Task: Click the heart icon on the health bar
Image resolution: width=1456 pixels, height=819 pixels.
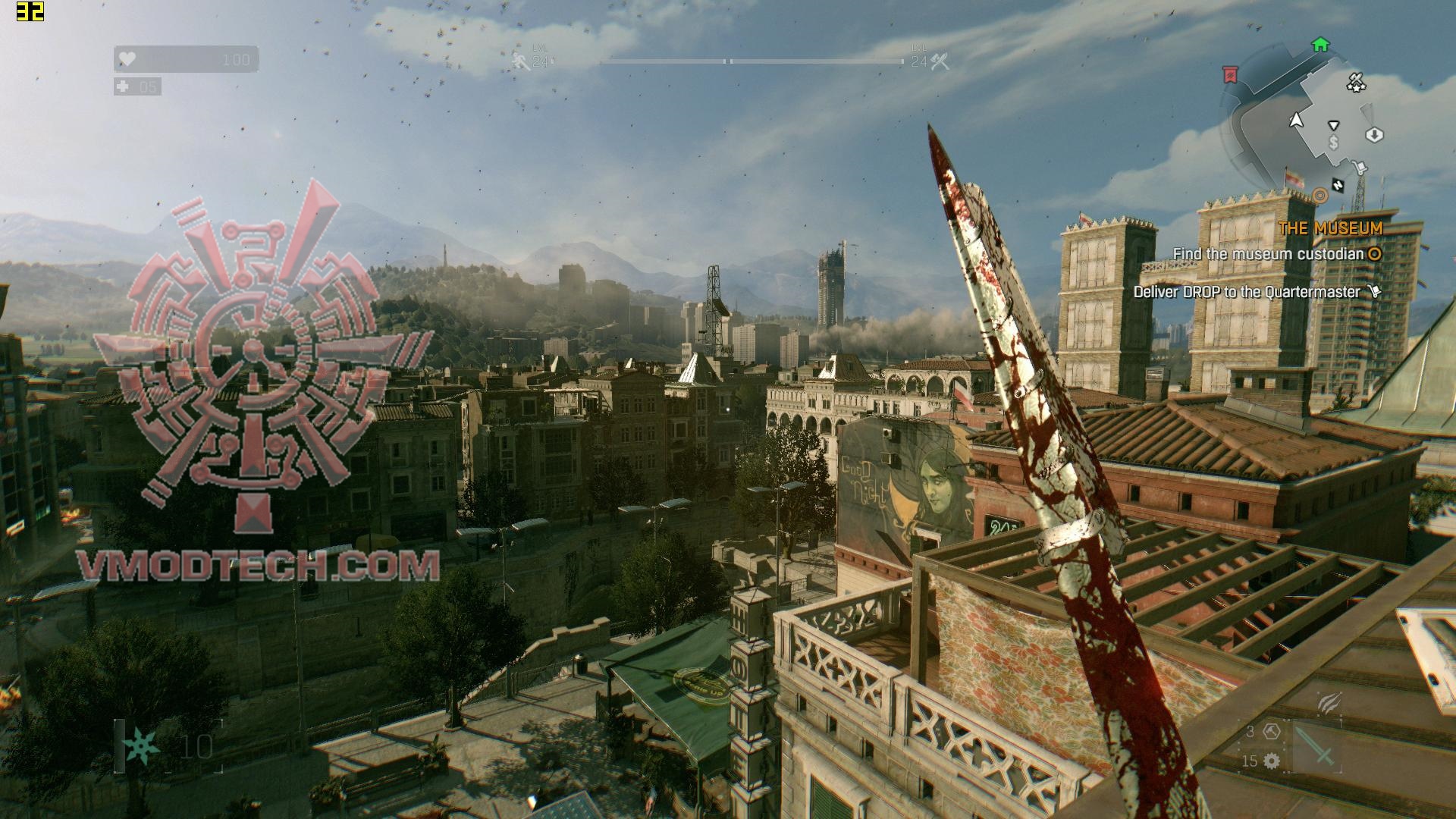Action: click(x=128, y=58)
